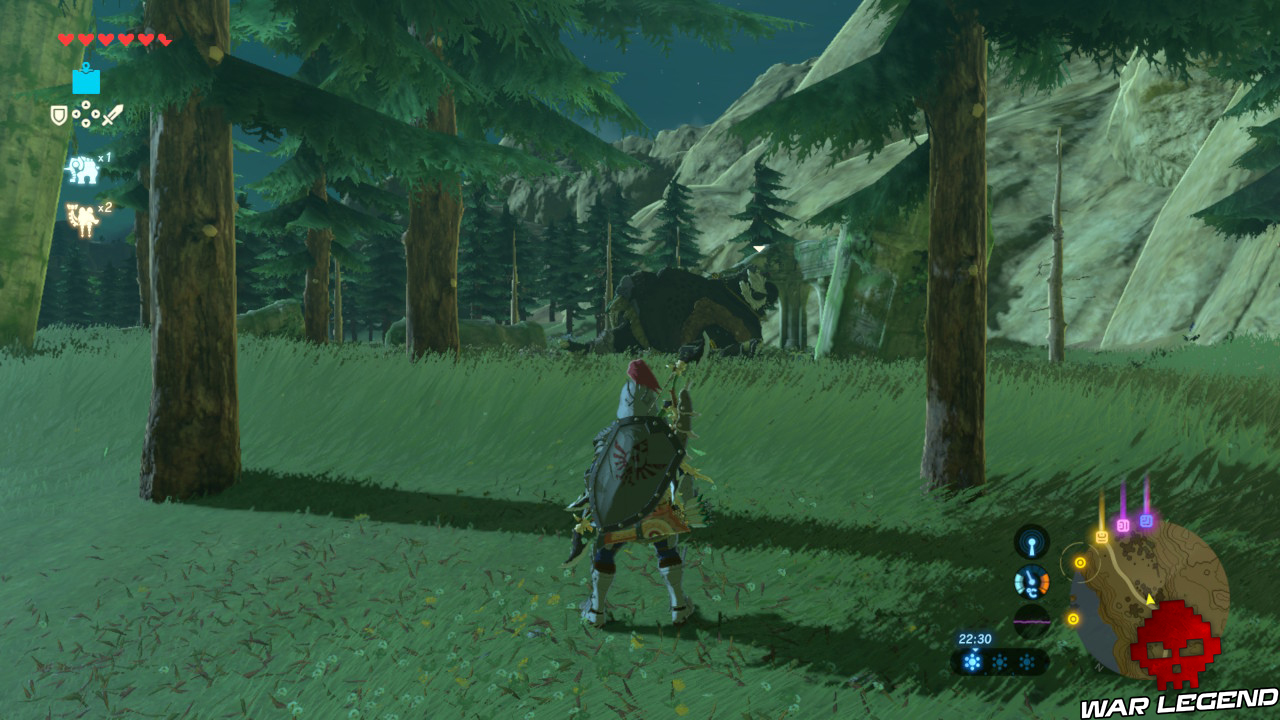Click the Sheikah sensor icon above the minimap
This screenshot has width=1280, height=720.
pyautogui.click(x=1031, y=541)
